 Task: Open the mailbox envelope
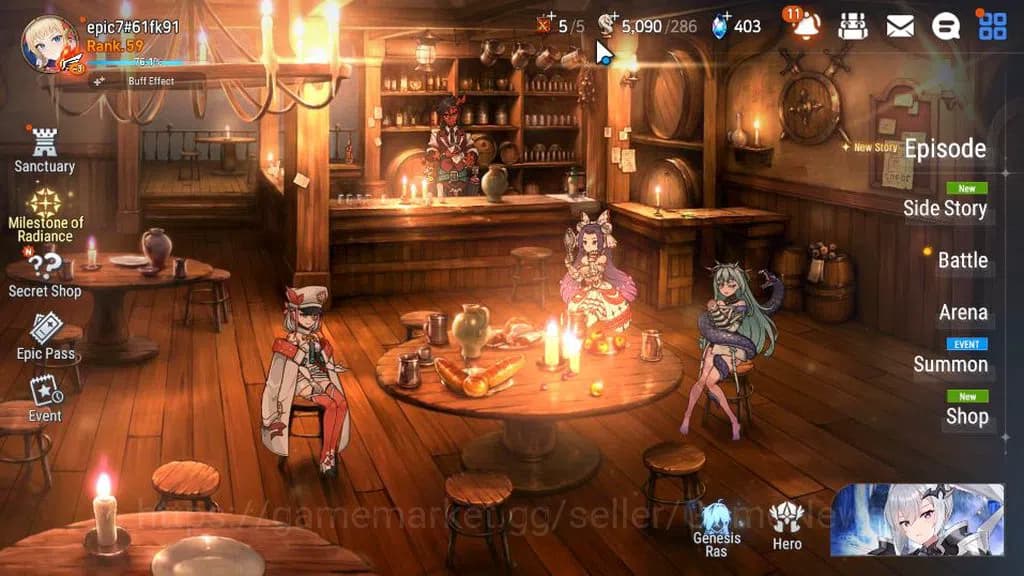[900, 26]
